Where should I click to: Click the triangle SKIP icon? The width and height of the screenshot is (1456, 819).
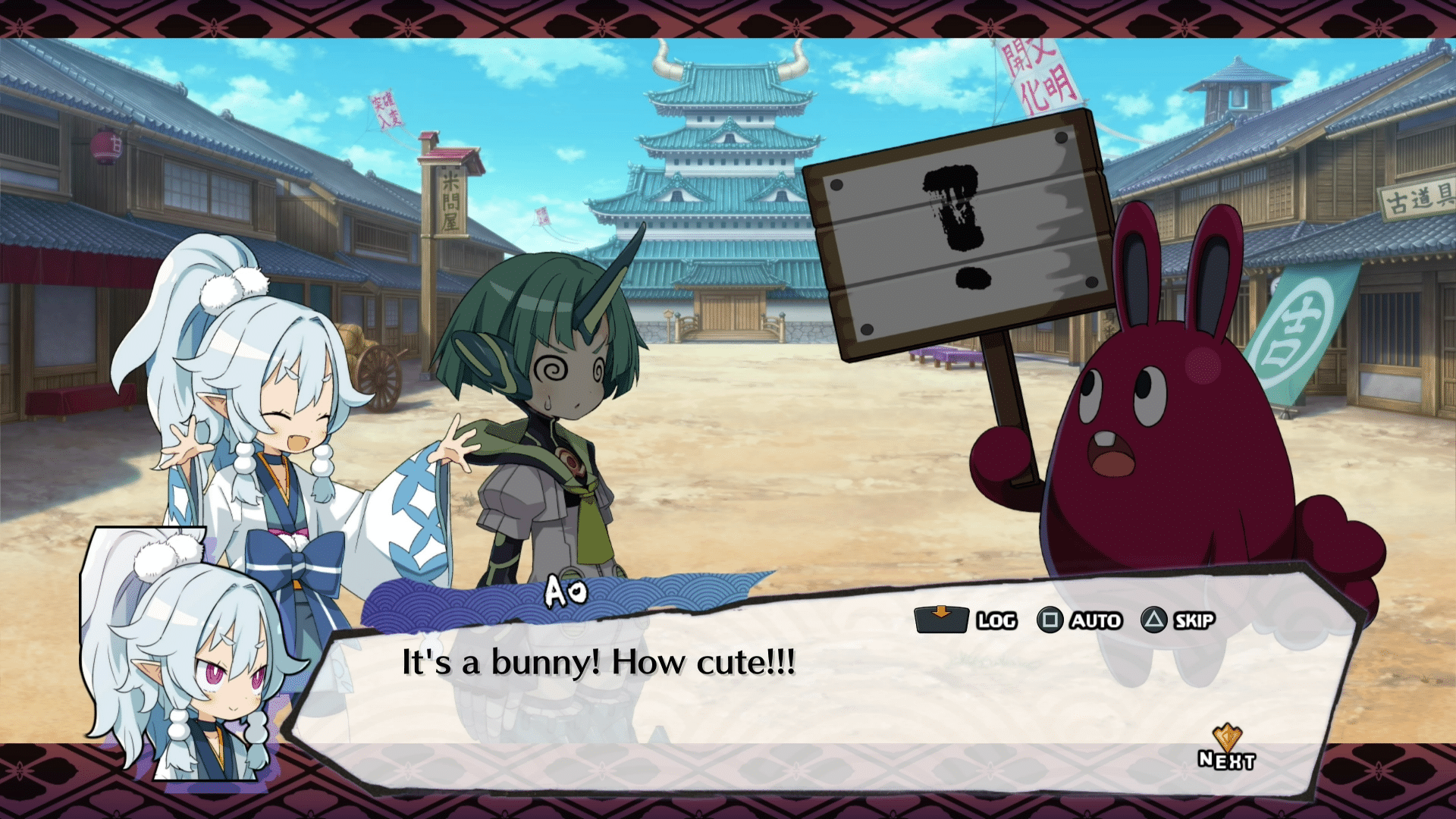[1156, 620]
